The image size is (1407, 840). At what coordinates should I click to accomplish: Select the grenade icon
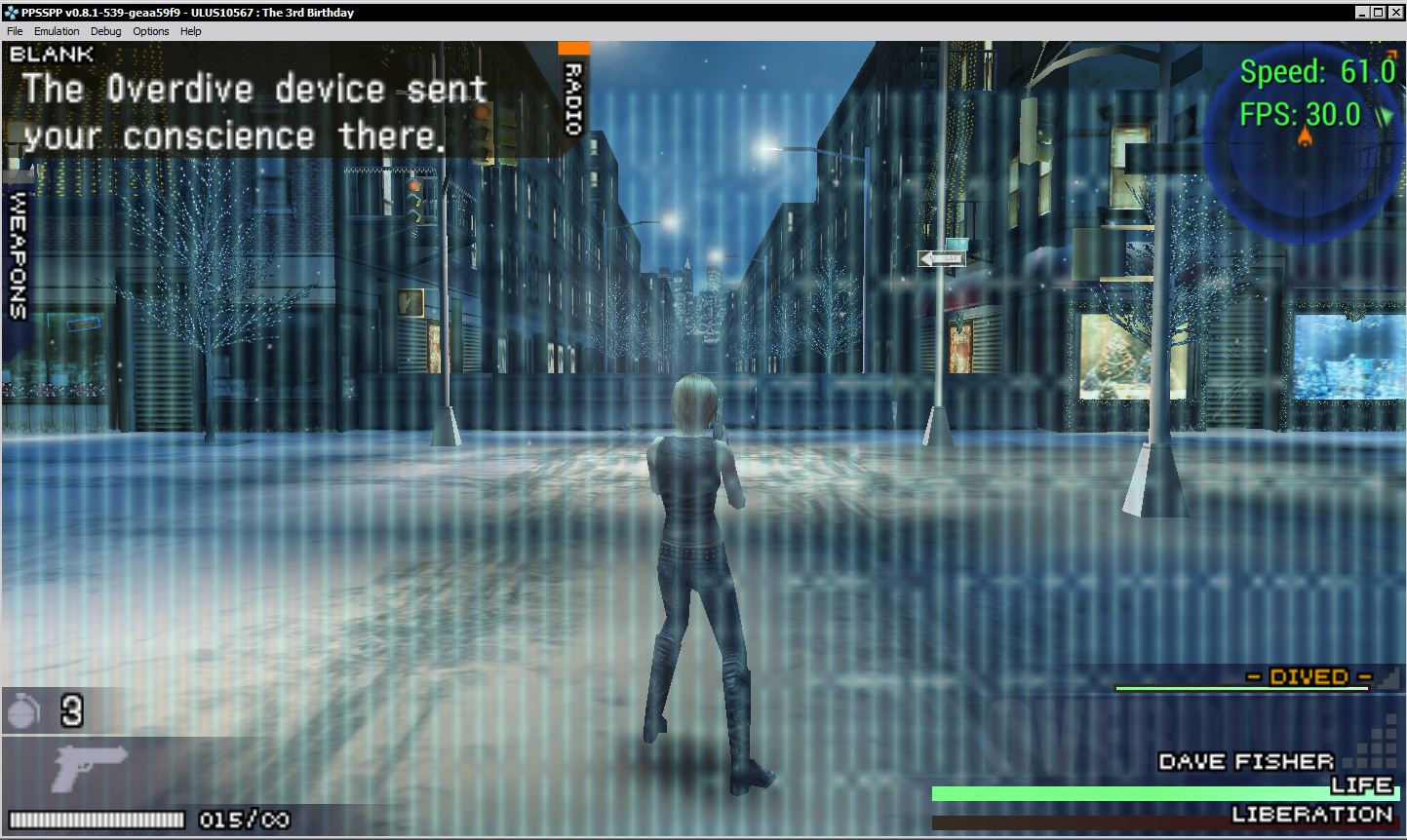coord(23,711)
